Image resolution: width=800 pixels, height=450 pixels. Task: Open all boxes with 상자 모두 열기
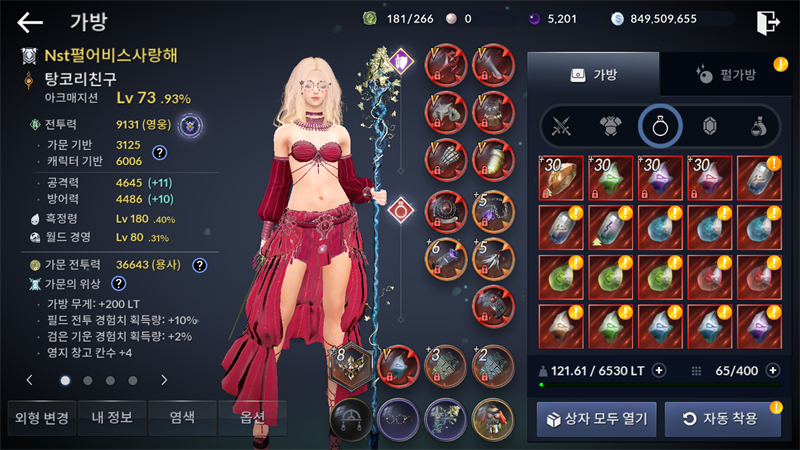click(x=596, y=418)
